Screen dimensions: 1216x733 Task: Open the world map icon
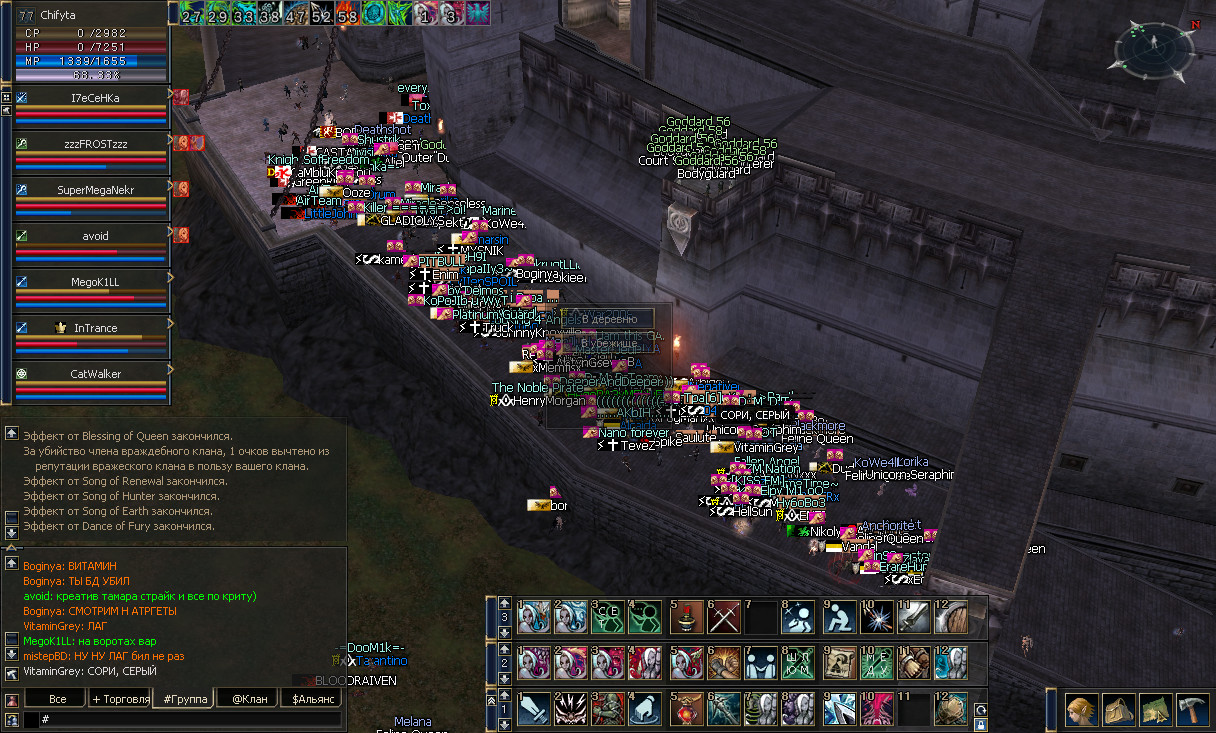(x=1155, y=710)
